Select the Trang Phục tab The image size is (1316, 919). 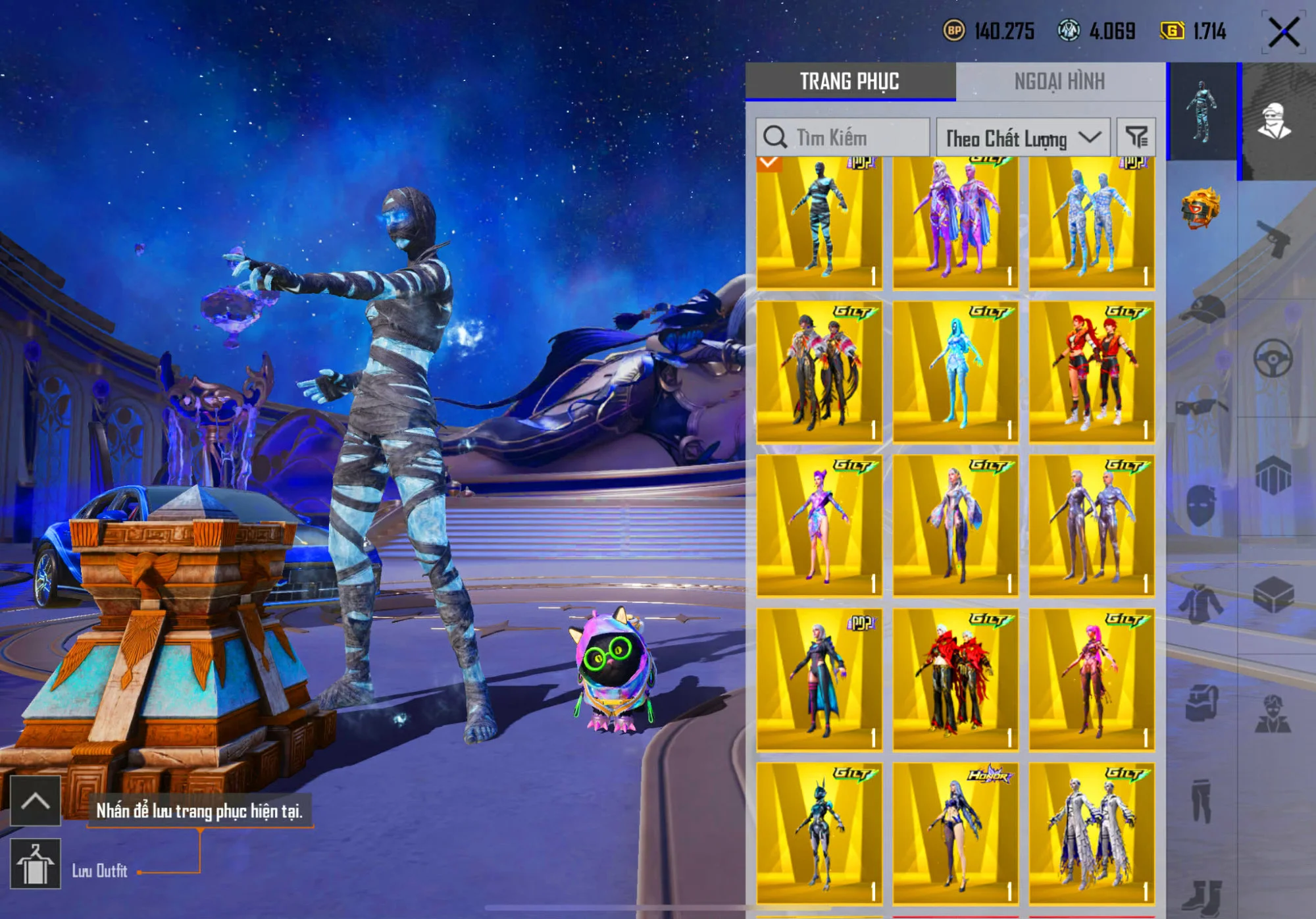pos(849,82)
